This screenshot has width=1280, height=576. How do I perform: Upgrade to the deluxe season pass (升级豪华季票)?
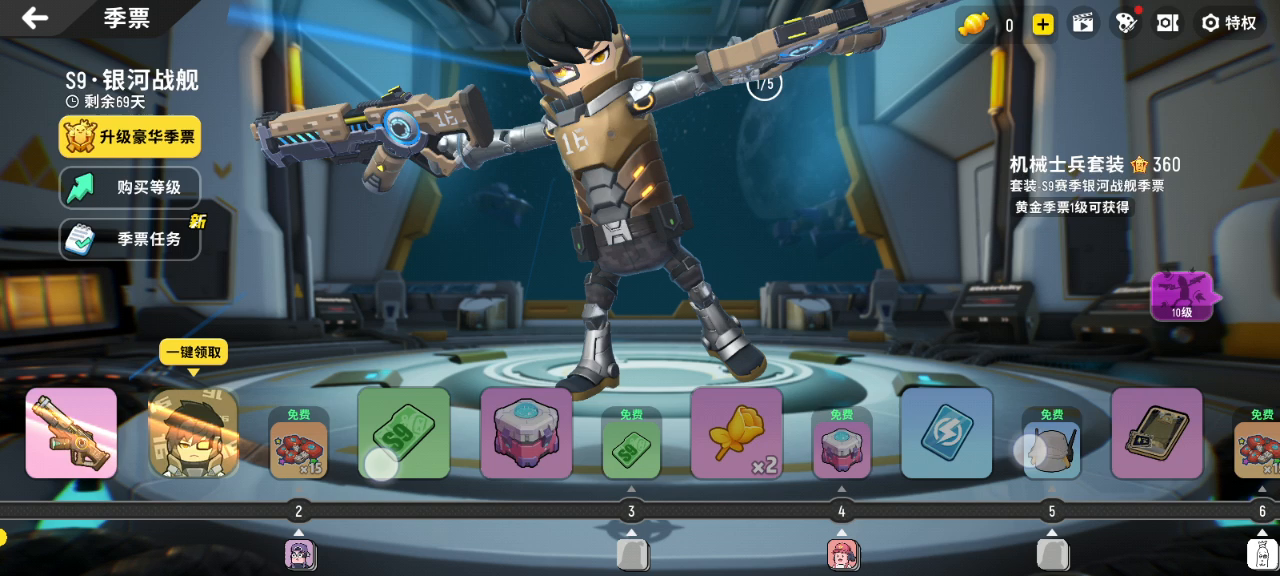(x=130, y=137)
